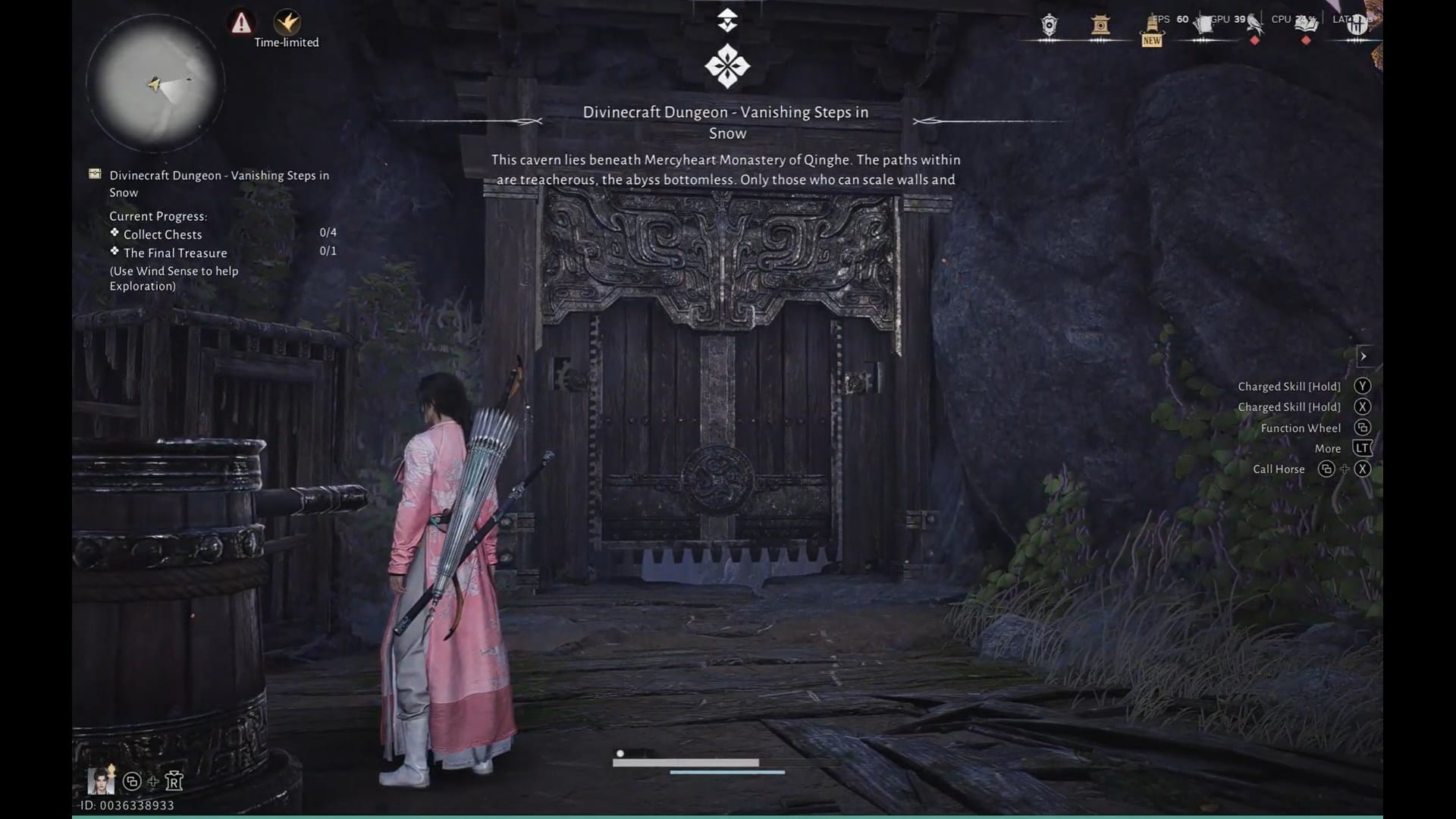The image size is (1456, 819).
Task: Open the diamond flower emblem above dungeon title
Action: [x=728, y=66]
